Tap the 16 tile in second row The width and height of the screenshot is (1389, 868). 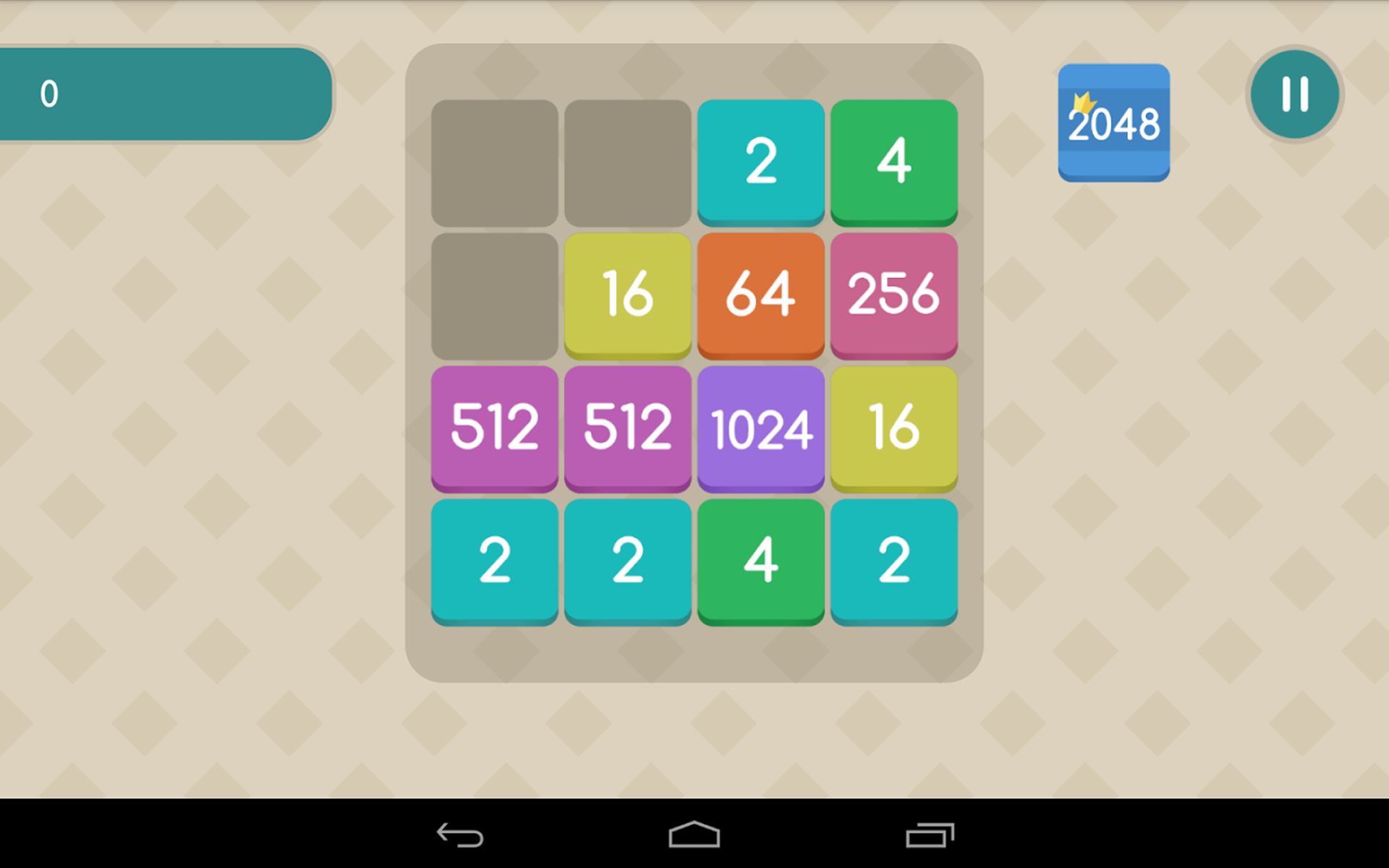point(627,294)
